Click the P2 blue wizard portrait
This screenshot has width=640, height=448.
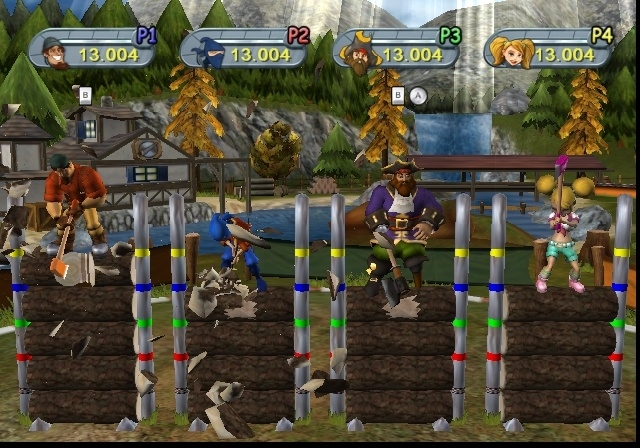[202, 51]
